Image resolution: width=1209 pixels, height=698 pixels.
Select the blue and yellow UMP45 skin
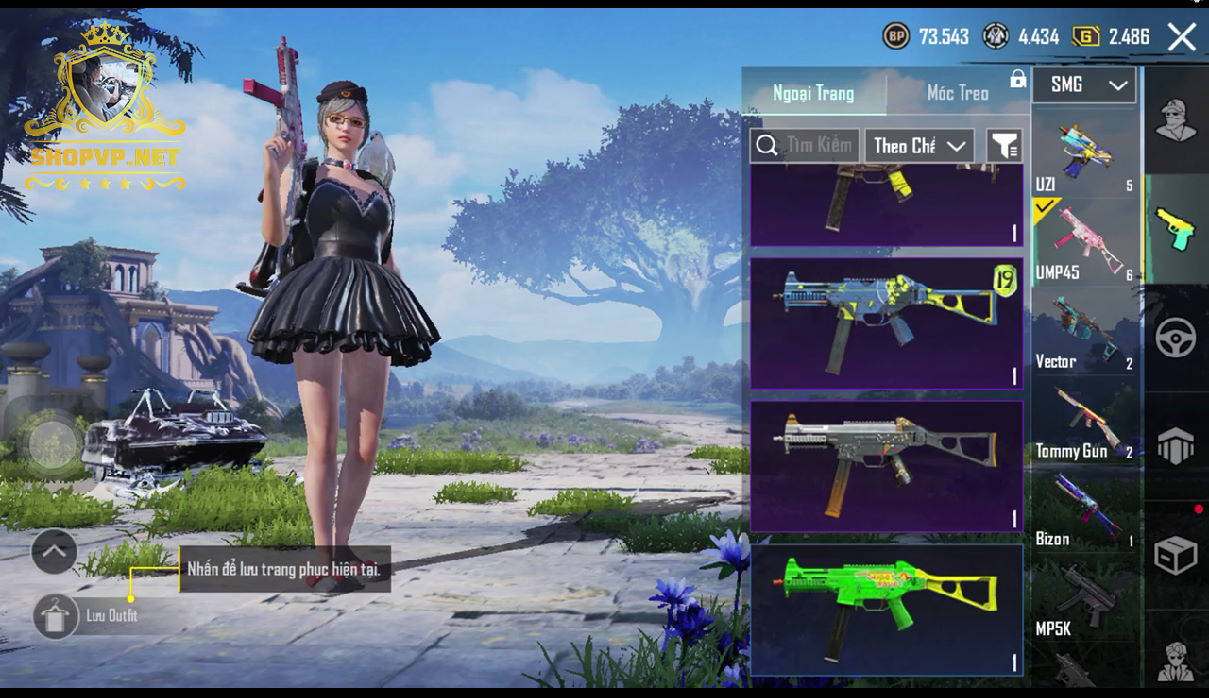point(886,323)
